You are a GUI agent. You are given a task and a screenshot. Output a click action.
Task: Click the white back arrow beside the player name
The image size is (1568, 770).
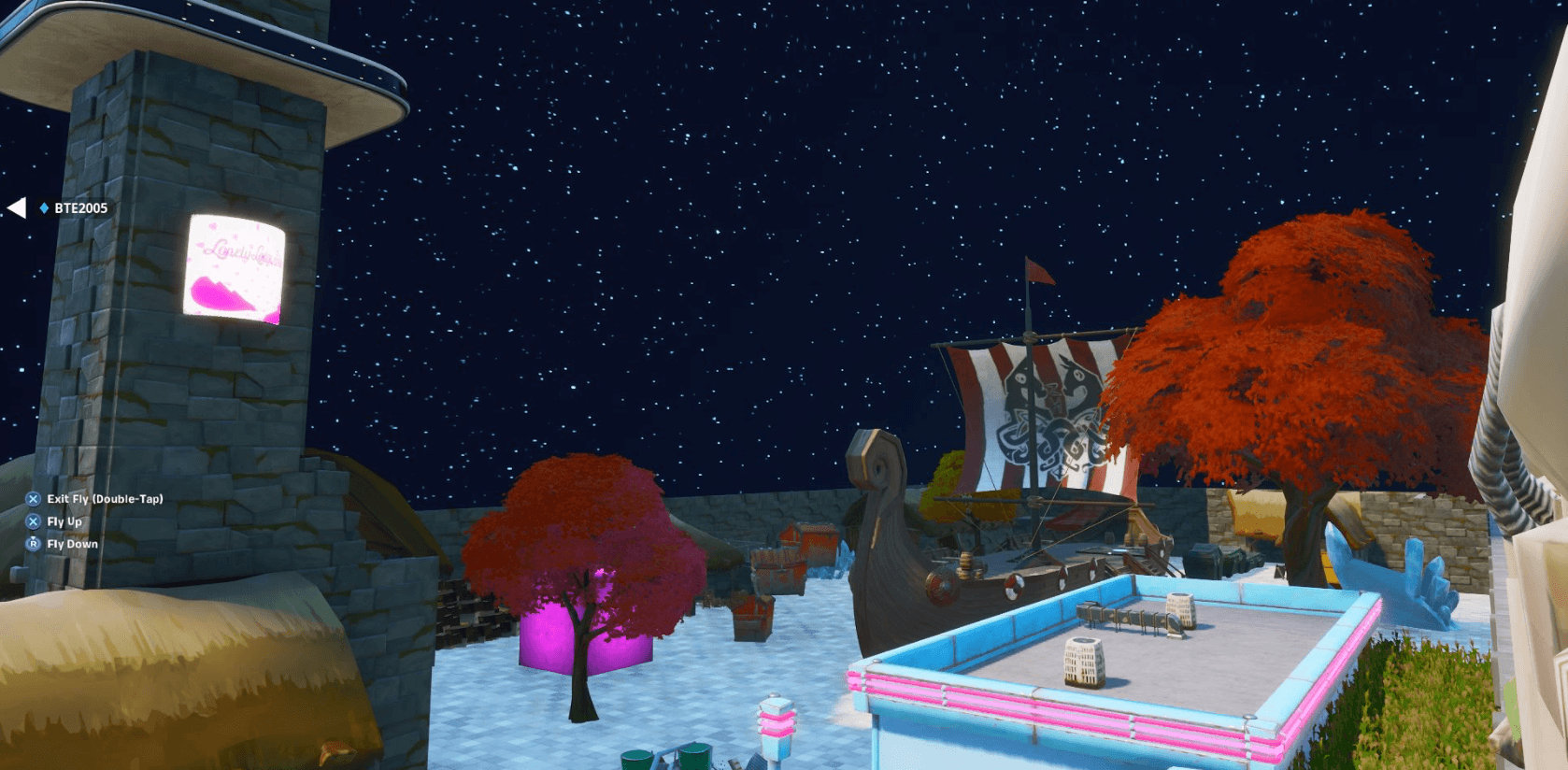[x=16, y=209]
